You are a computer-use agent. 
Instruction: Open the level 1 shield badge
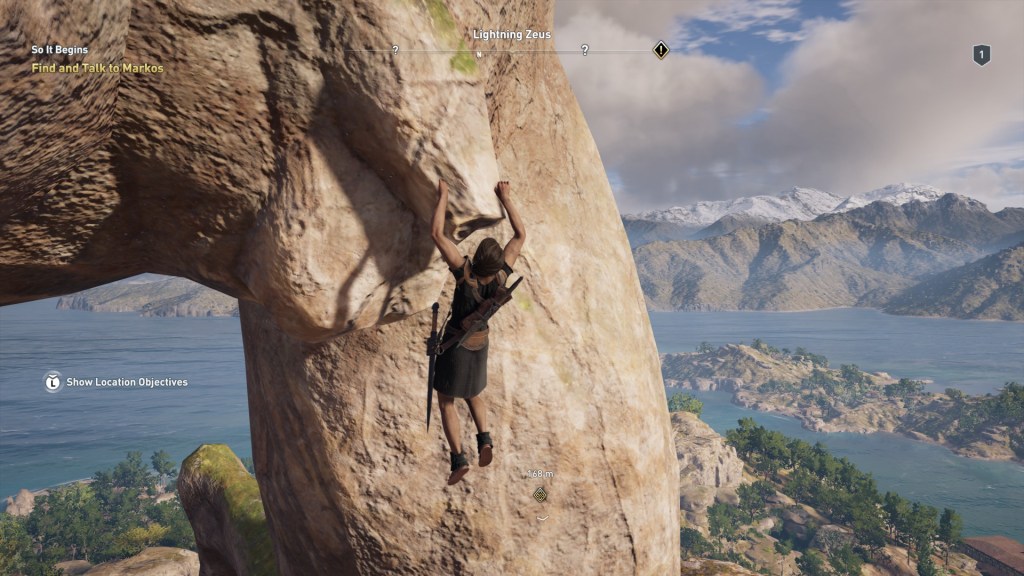pyautogui.click(x=981, y=55)
